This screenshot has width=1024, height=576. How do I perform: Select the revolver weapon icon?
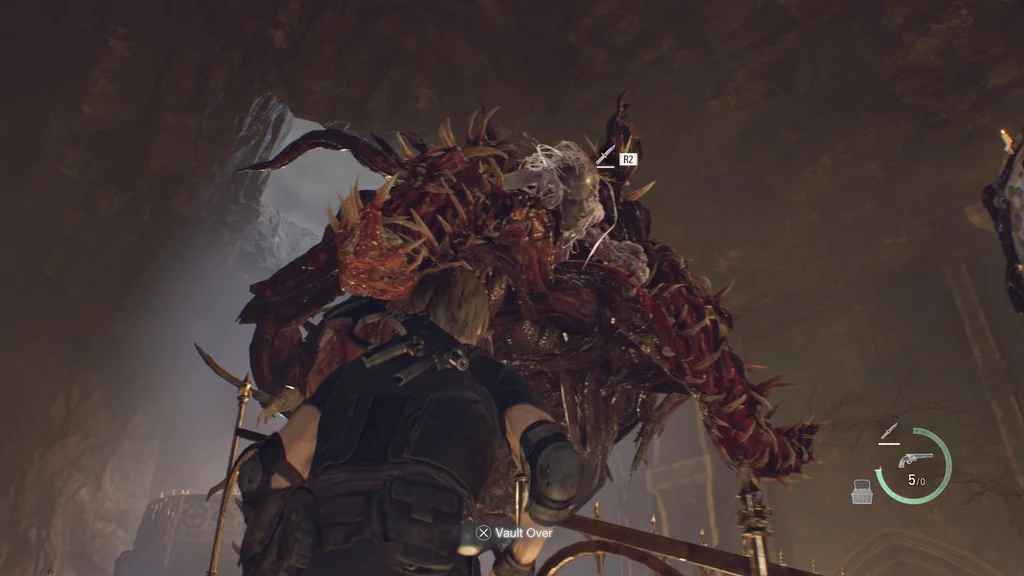coord(914,459)
